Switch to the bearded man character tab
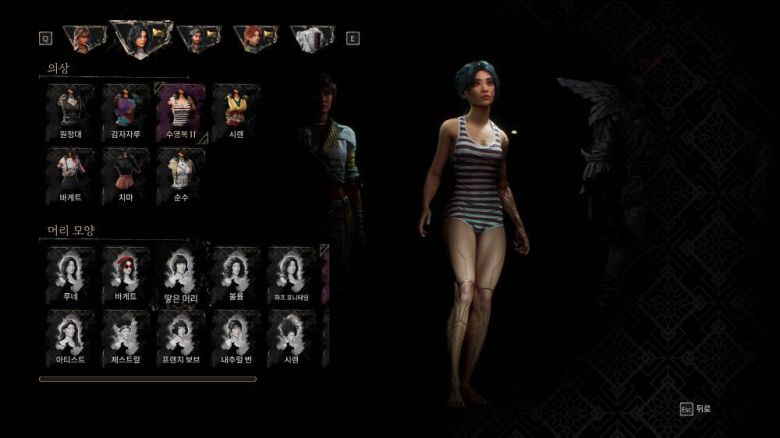This screenshot has width=780, height=438. [198, 39]
